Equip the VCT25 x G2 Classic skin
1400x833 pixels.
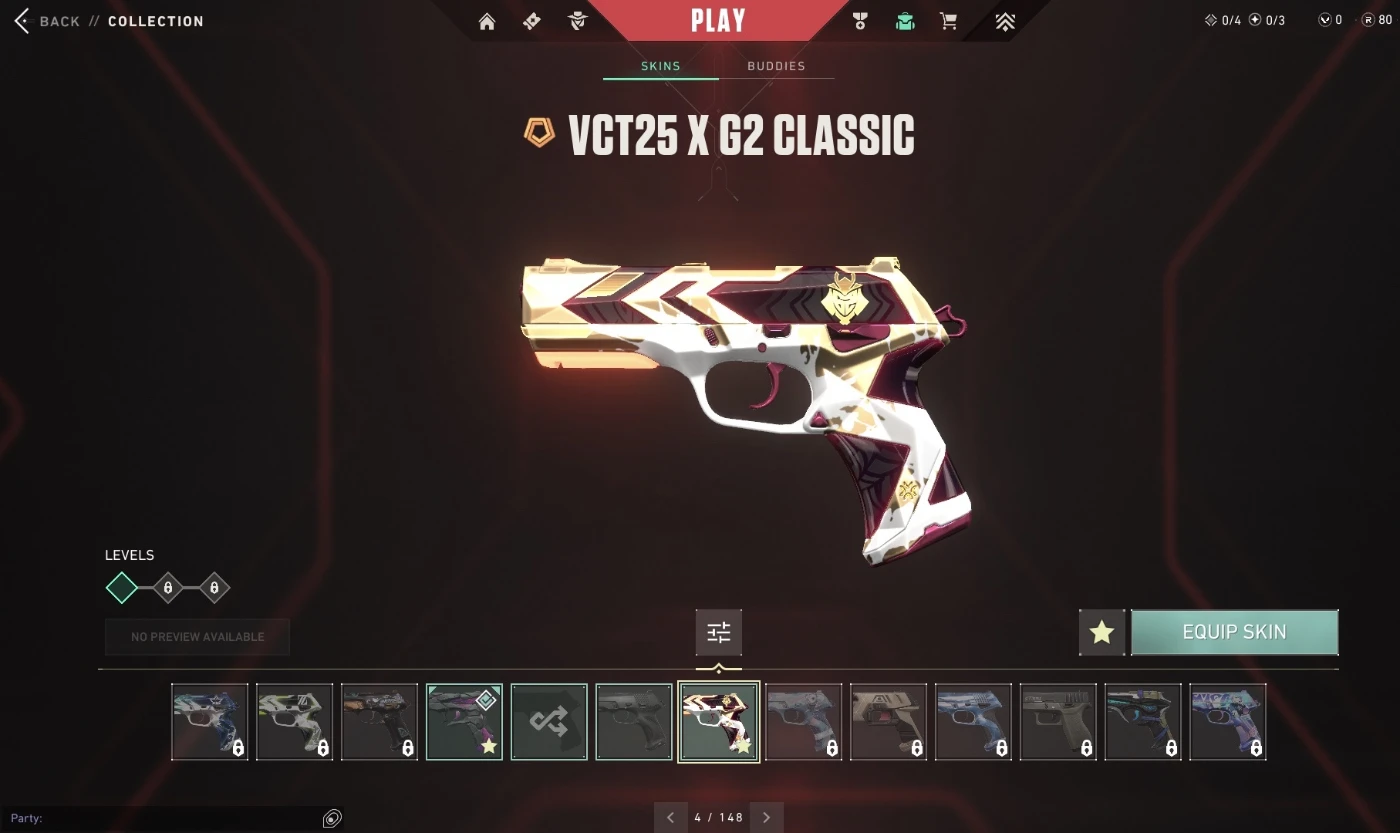1234,632
